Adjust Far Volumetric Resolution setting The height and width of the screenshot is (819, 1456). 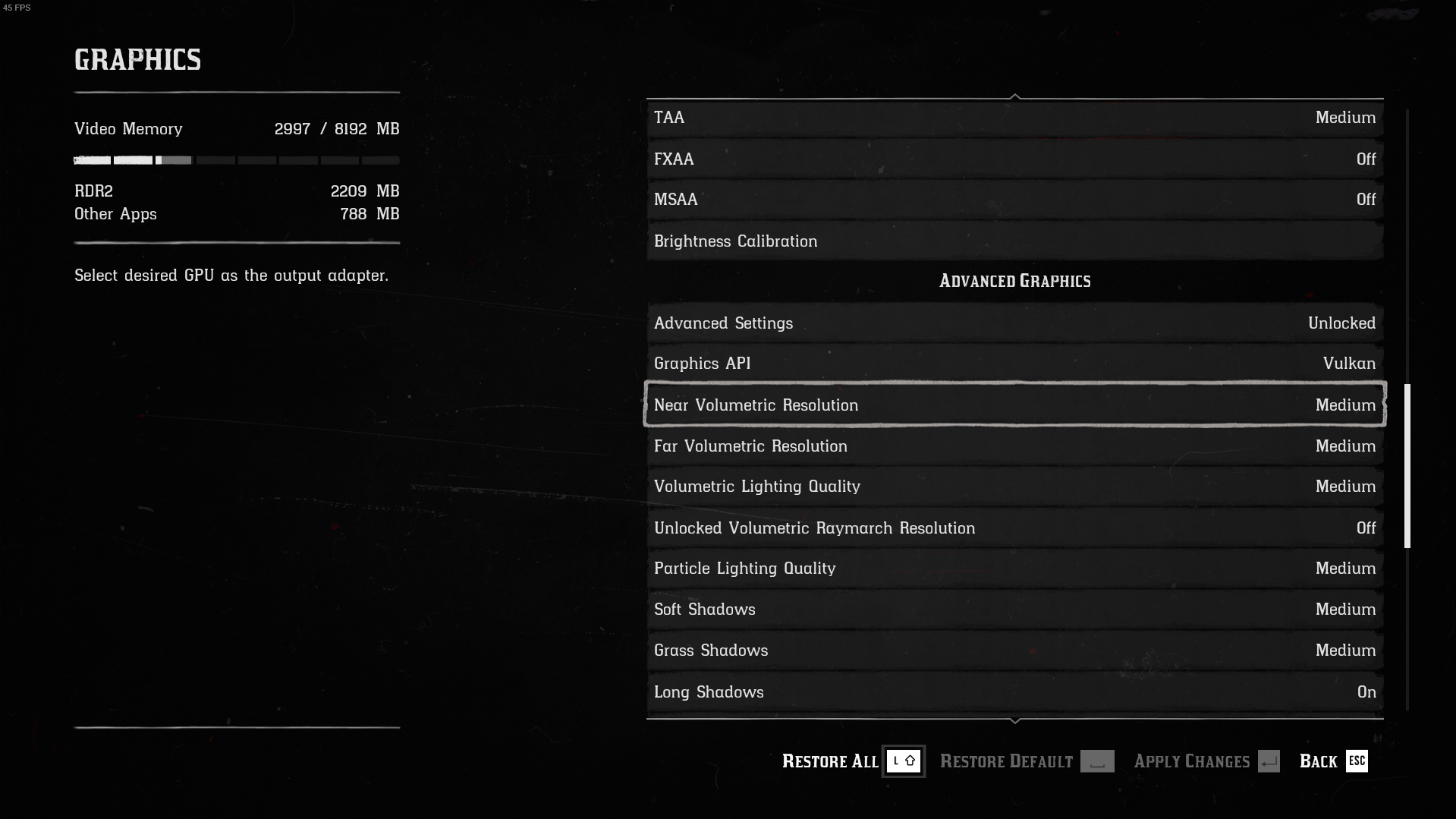(1014, 446)
